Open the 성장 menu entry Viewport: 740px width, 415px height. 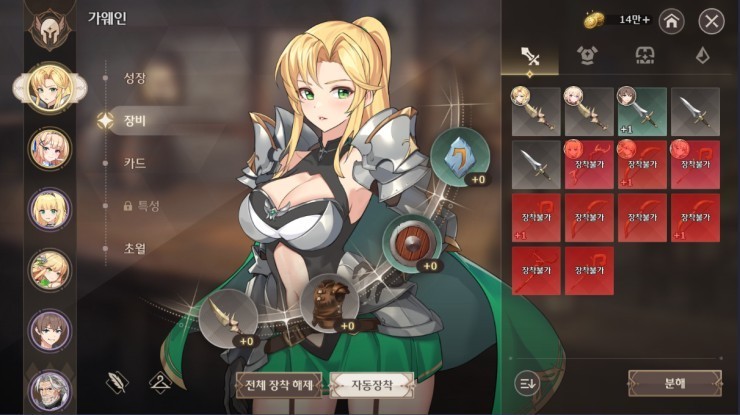134,76
